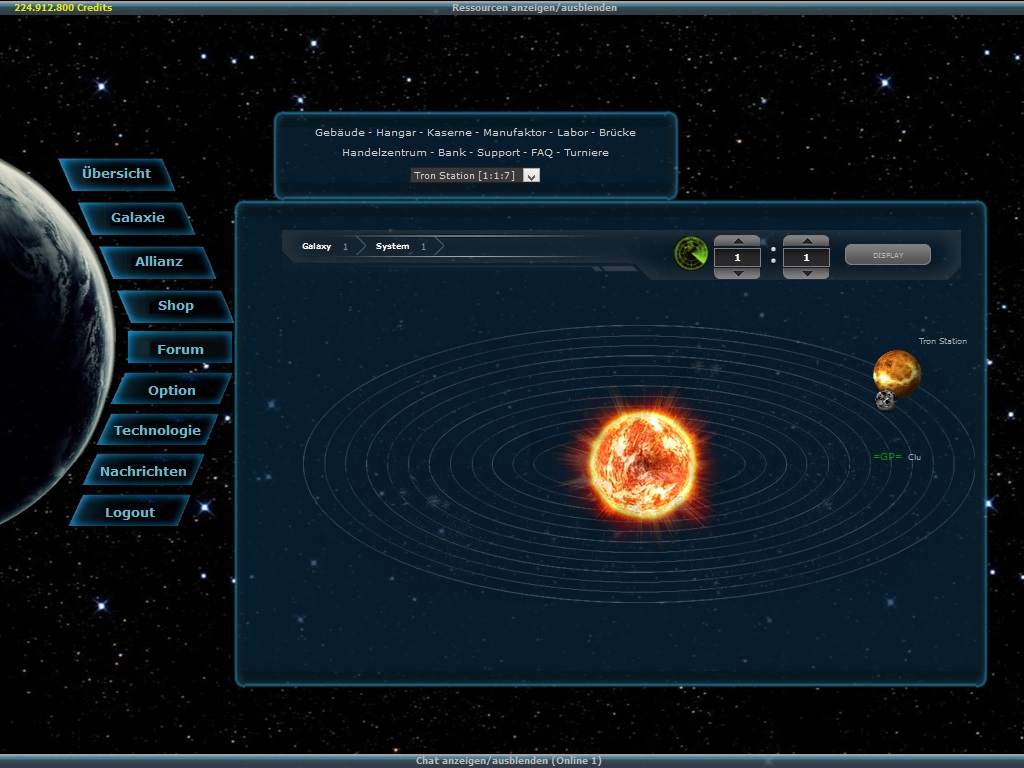Select the Handelszentrum link

384,153
